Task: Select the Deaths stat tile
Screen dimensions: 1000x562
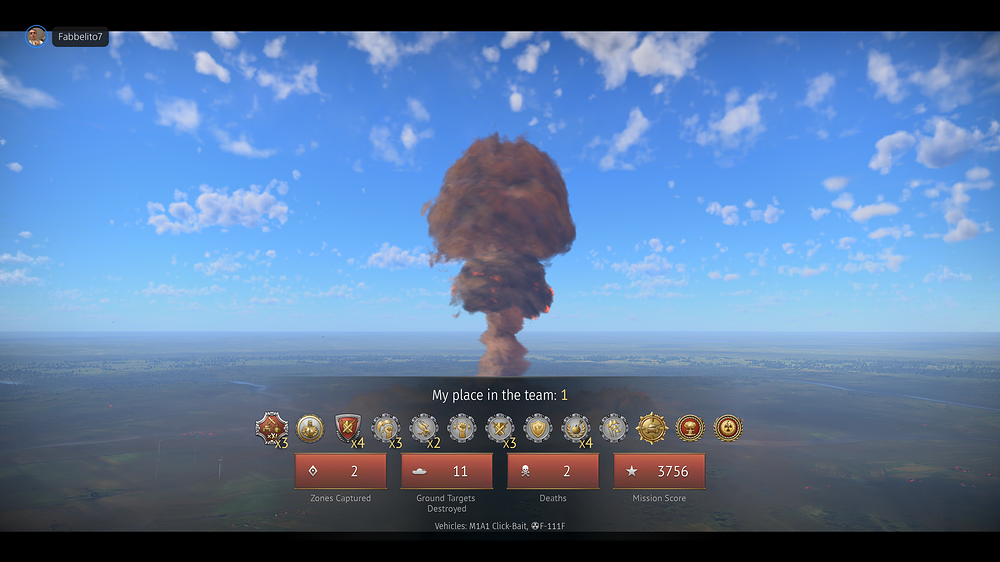Action: 552,471
